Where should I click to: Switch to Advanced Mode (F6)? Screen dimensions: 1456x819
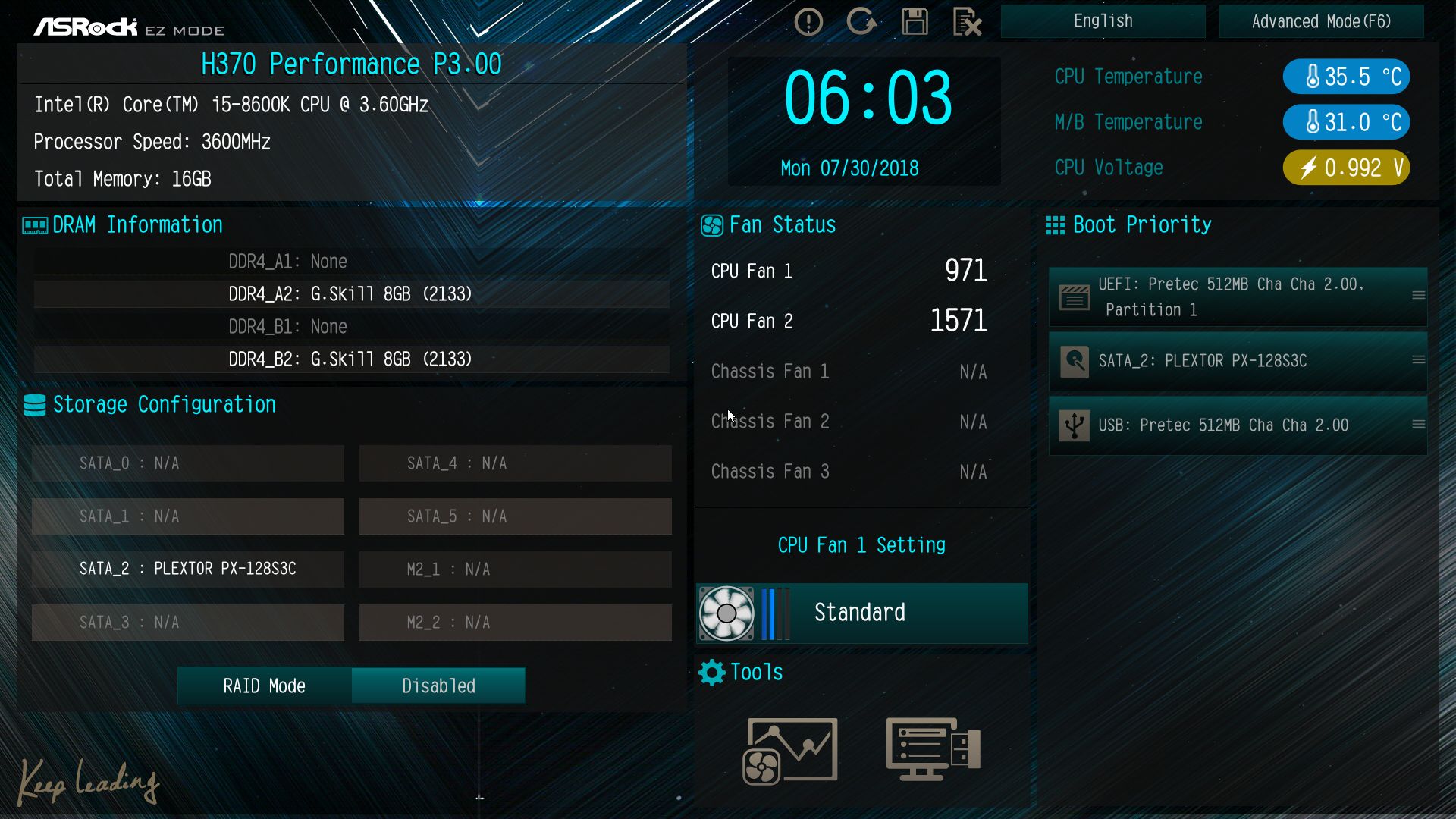click(x=1321, y=21)
